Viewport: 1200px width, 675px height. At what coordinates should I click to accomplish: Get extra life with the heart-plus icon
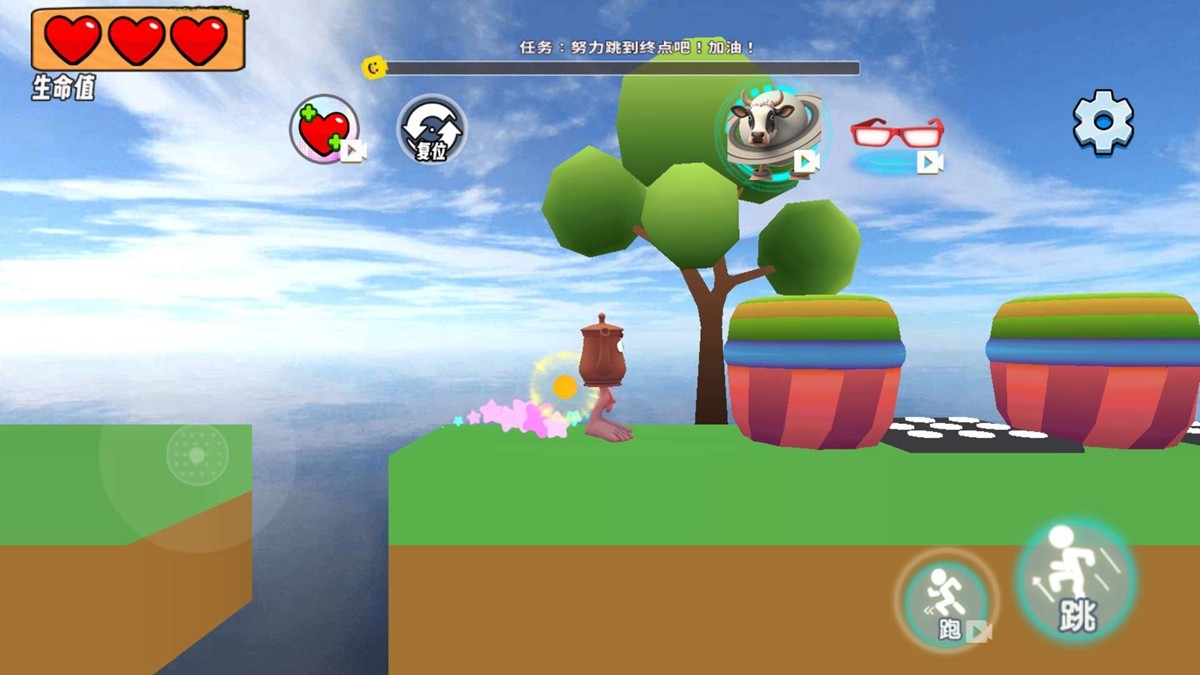(324, 130)
